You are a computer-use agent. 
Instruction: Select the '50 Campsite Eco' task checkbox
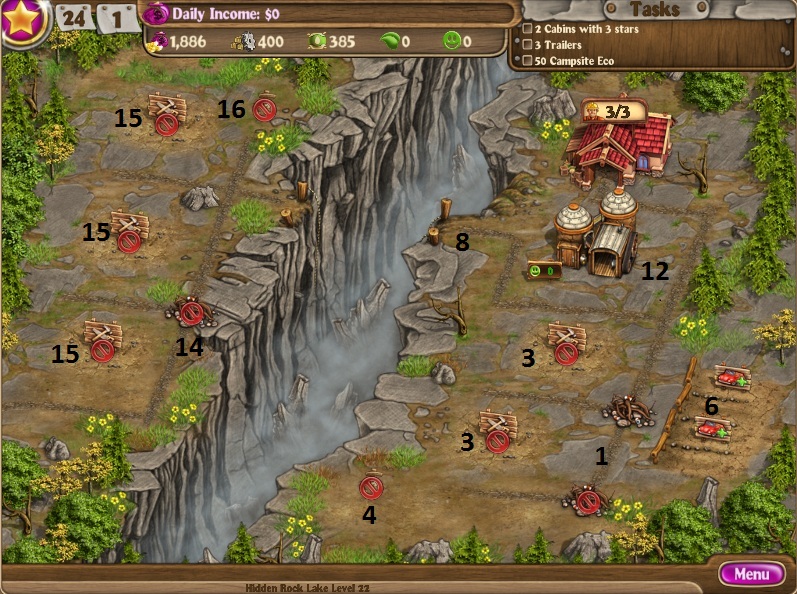click(528, 61)
